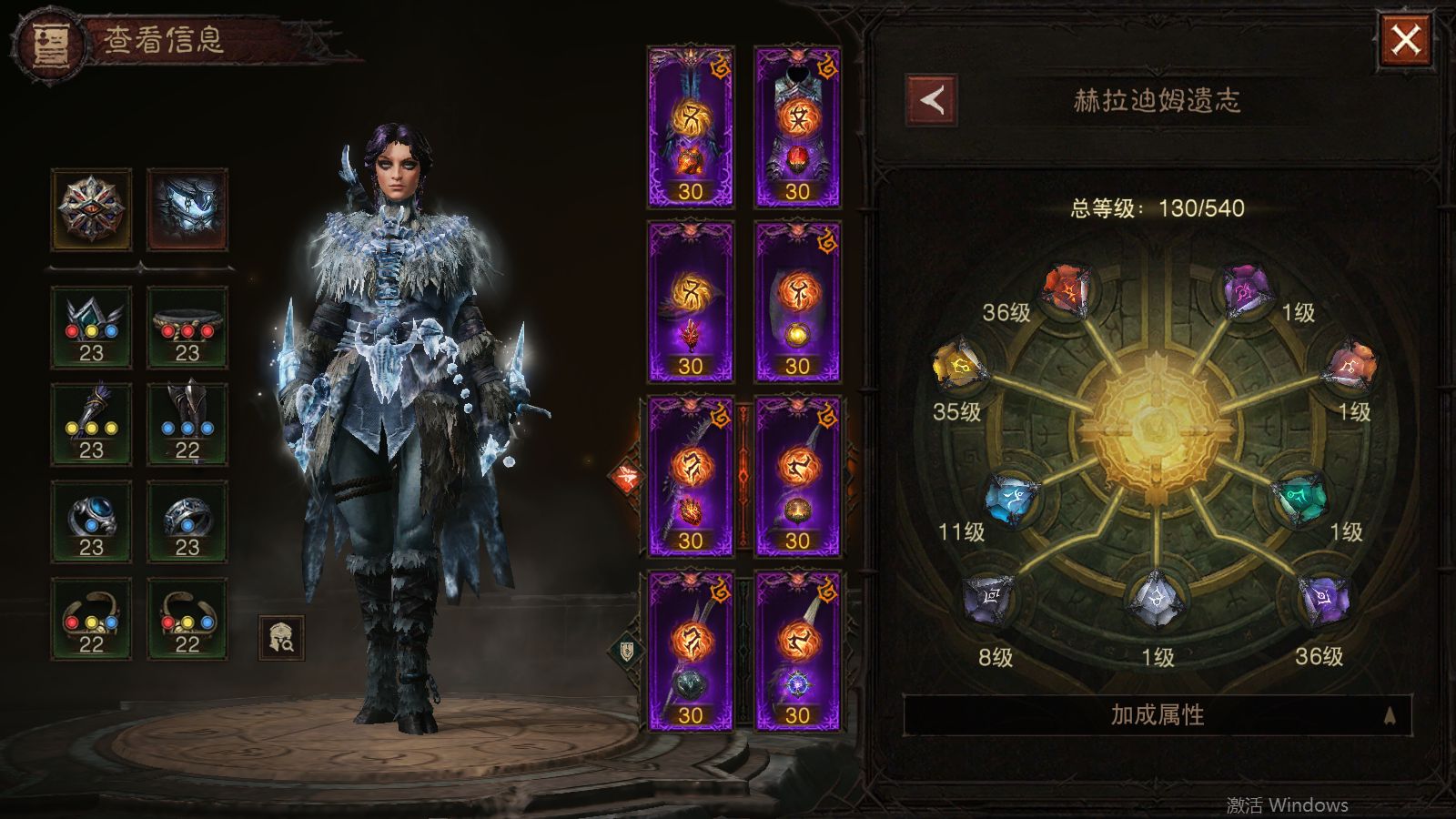This screenshot has height=819, width=1456.
Task: Inspect the helmet magnifier icon
Action: coord(281,638)
